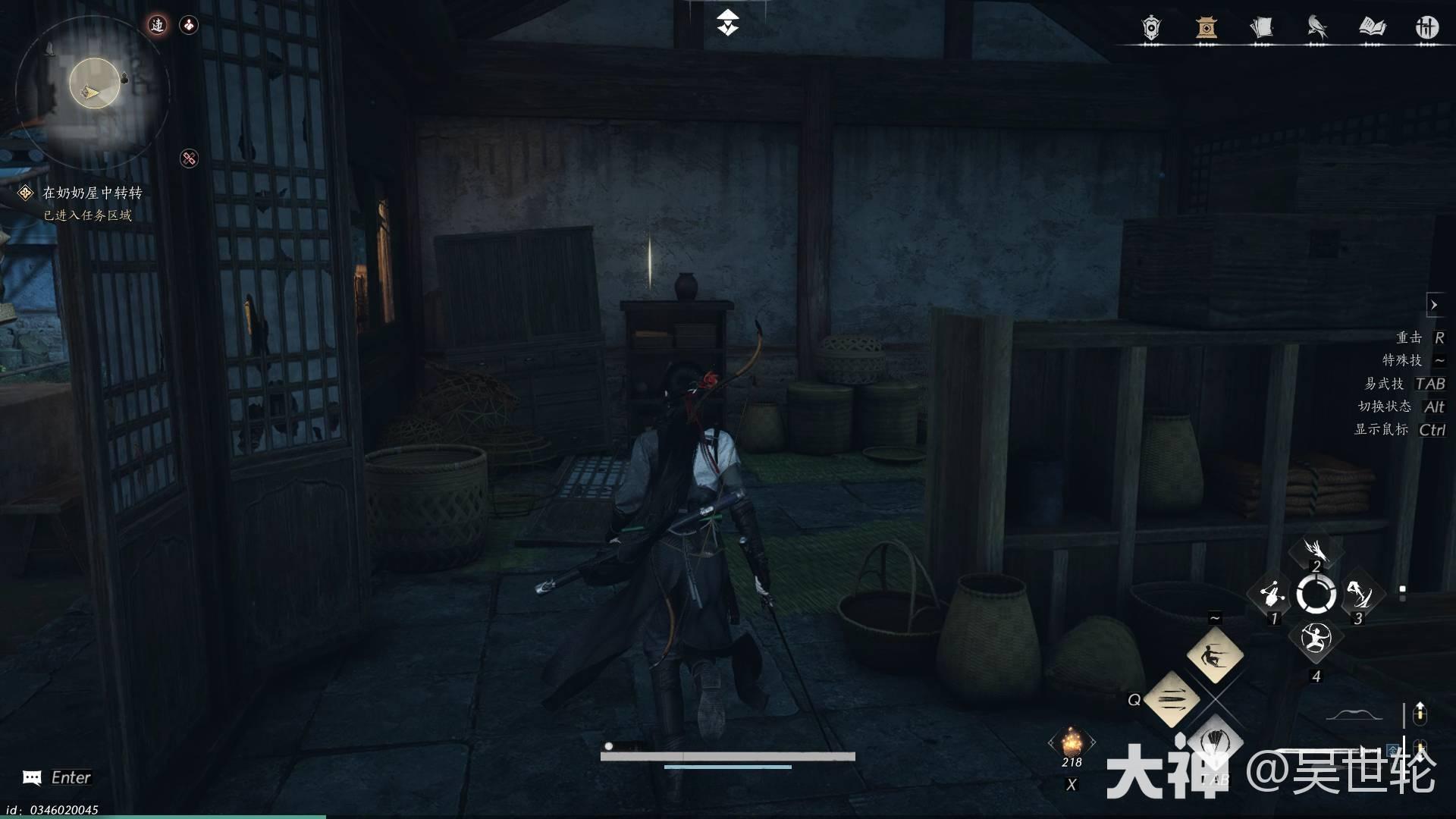Viewport: 1456px width, 819px height.
Task: Activate the archer stance skill in slot 4
Action: pos(1316,639)
